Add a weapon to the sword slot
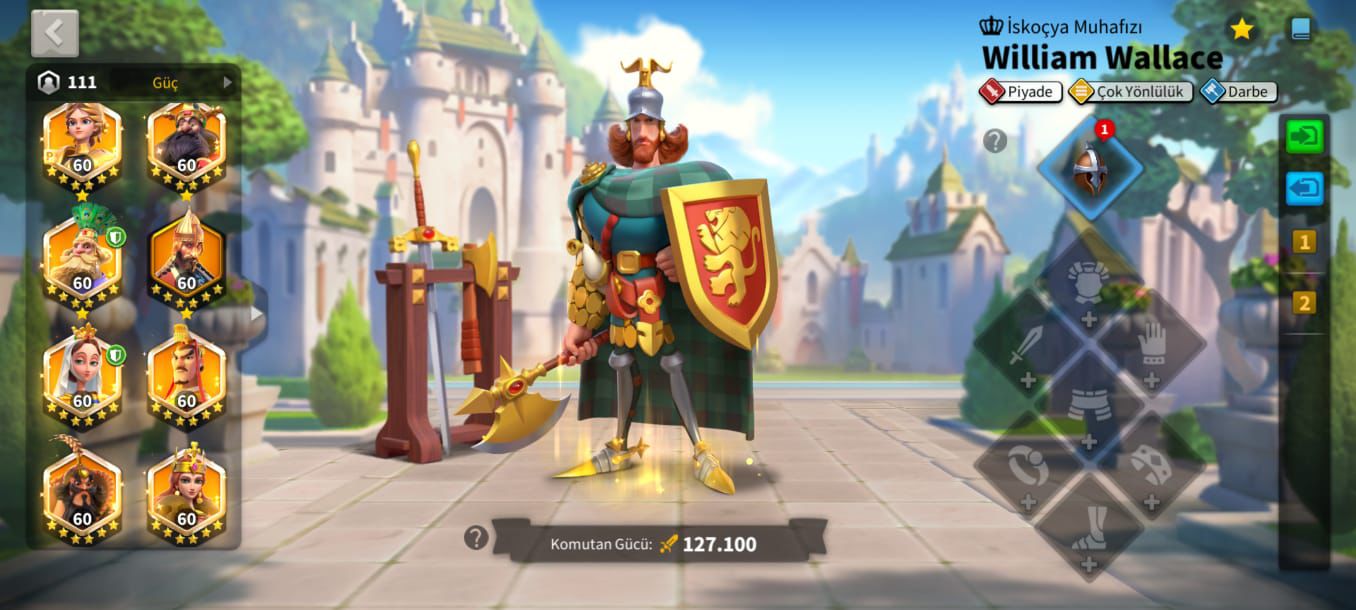The image size is (1356, 610). click(1027, 350)
